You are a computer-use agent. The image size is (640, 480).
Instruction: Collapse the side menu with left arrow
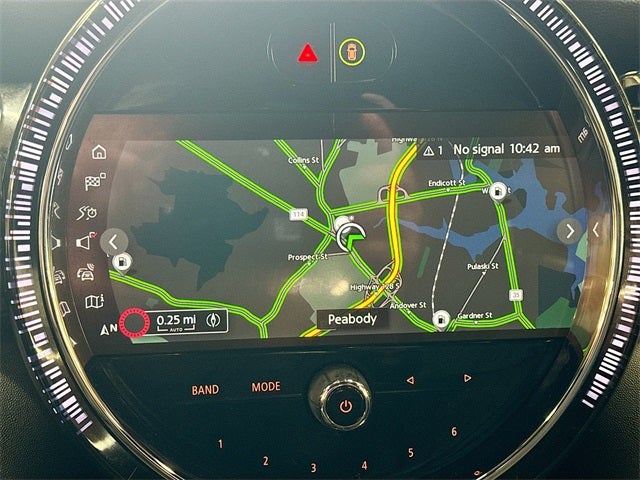[114, 241]
